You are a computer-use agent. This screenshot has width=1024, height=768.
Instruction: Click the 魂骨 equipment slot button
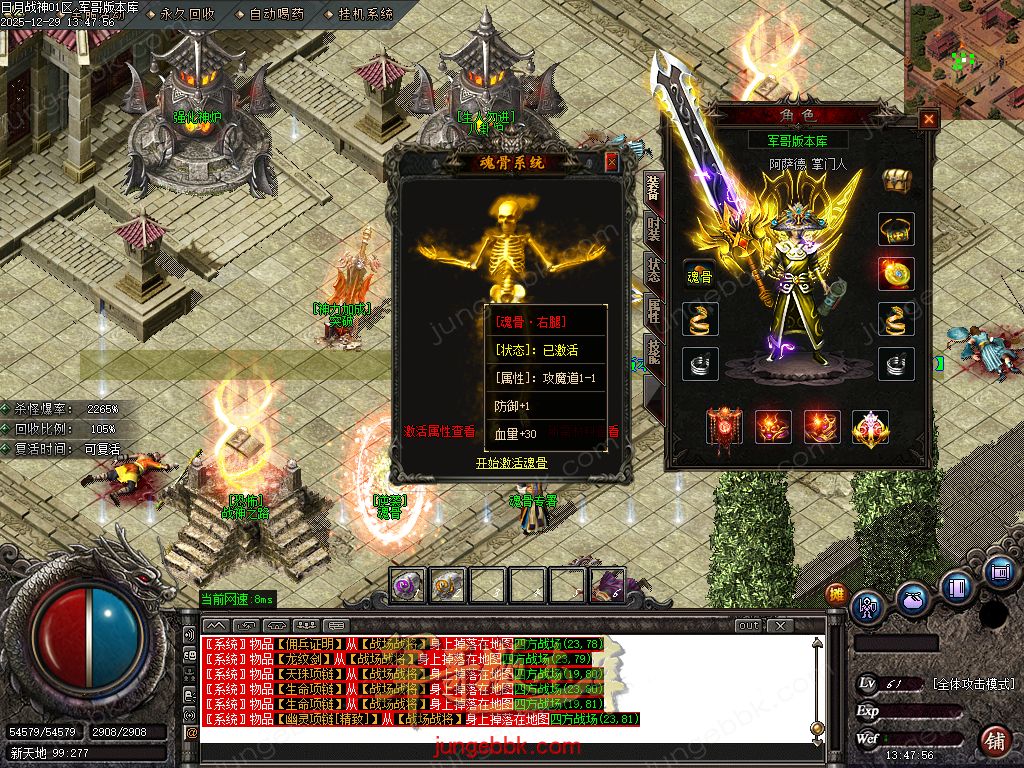[x=700, y=276]
